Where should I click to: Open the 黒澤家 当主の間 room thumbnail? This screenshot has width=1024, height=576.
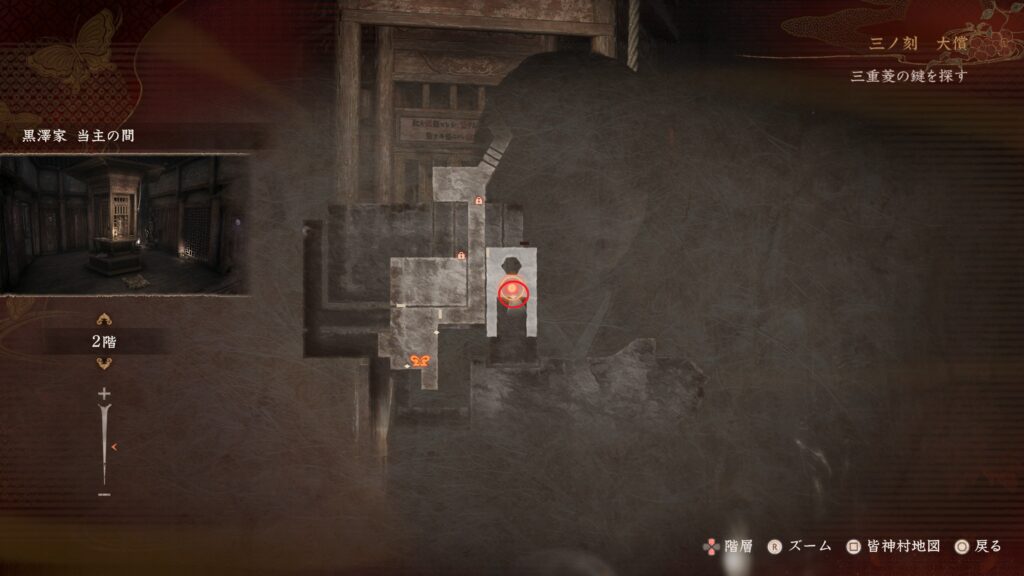[x=124, y=224]
